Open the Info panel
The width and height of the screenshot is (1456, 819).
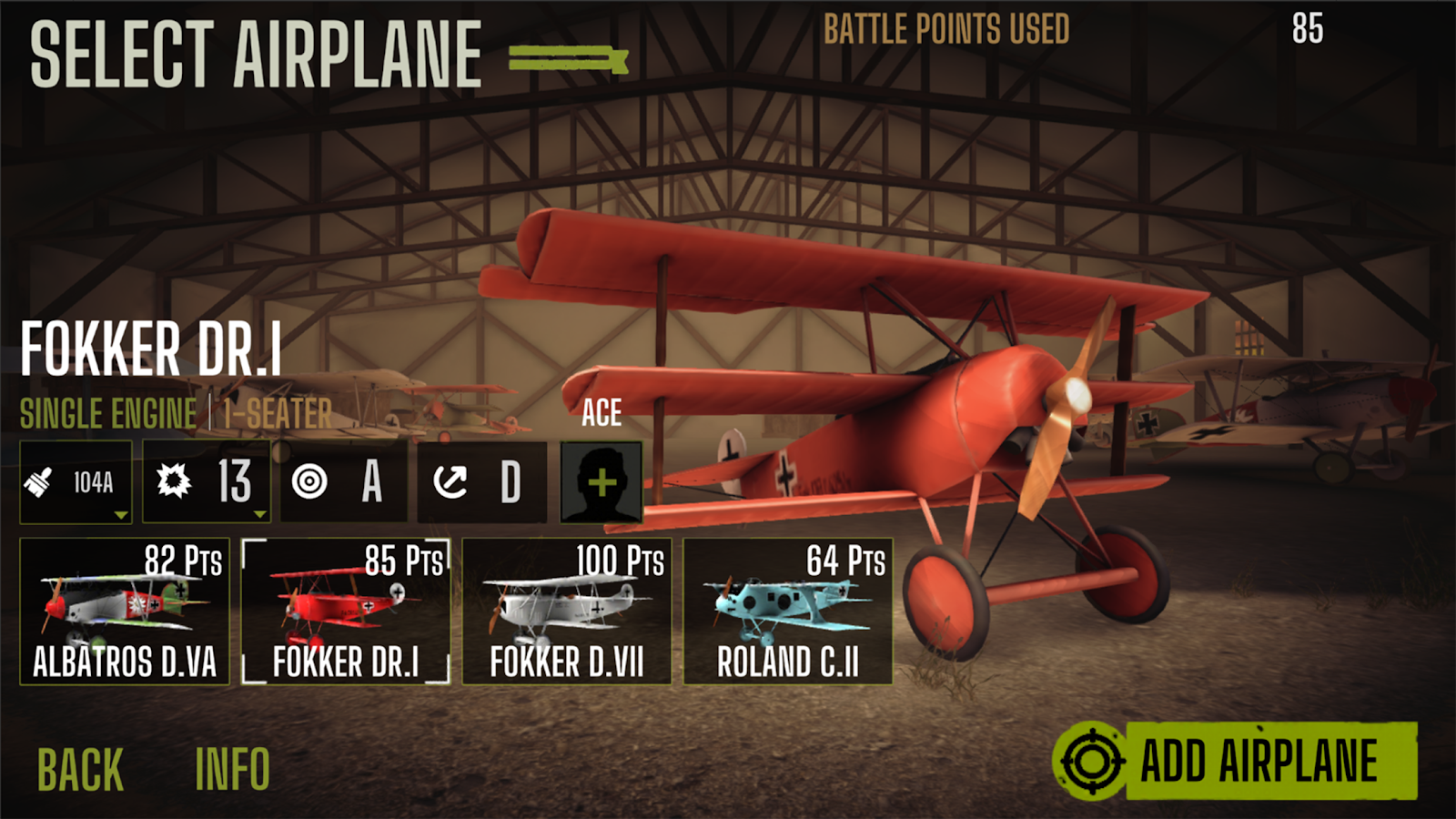click(232, 770)
